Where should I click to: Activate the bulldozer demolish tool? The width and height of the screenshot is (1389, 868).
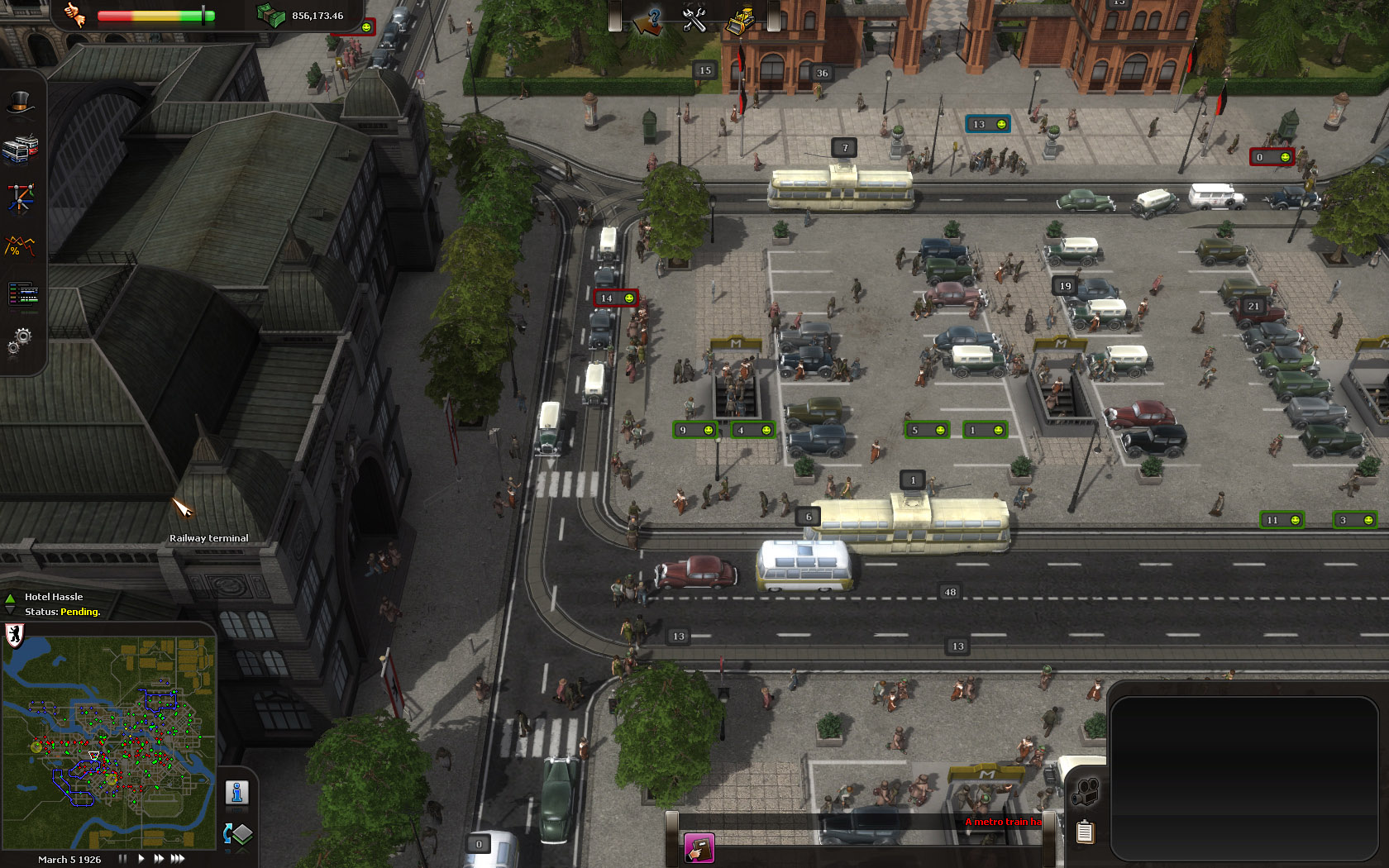click(x=739, y=20)
